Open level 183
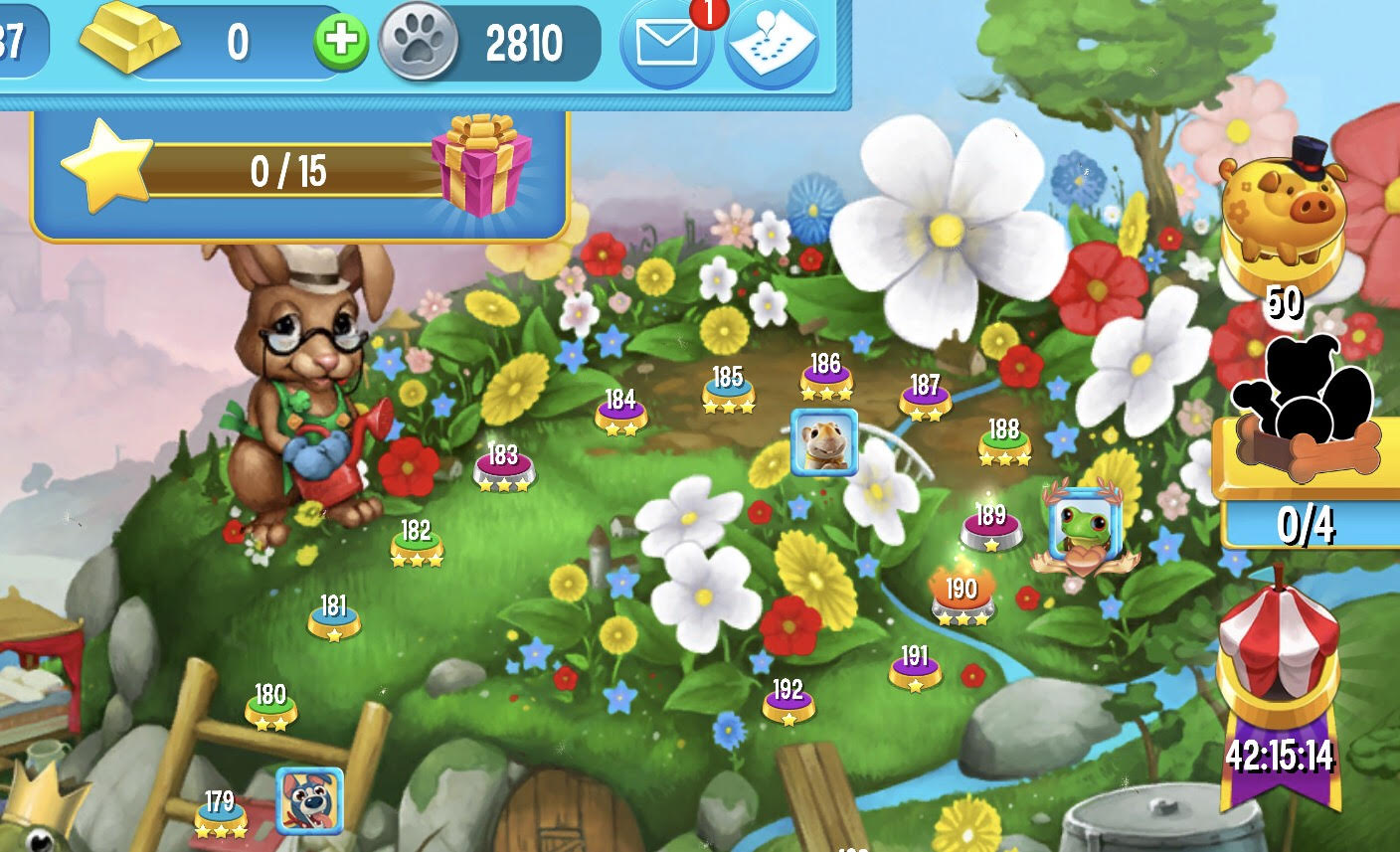 point(503,464)
